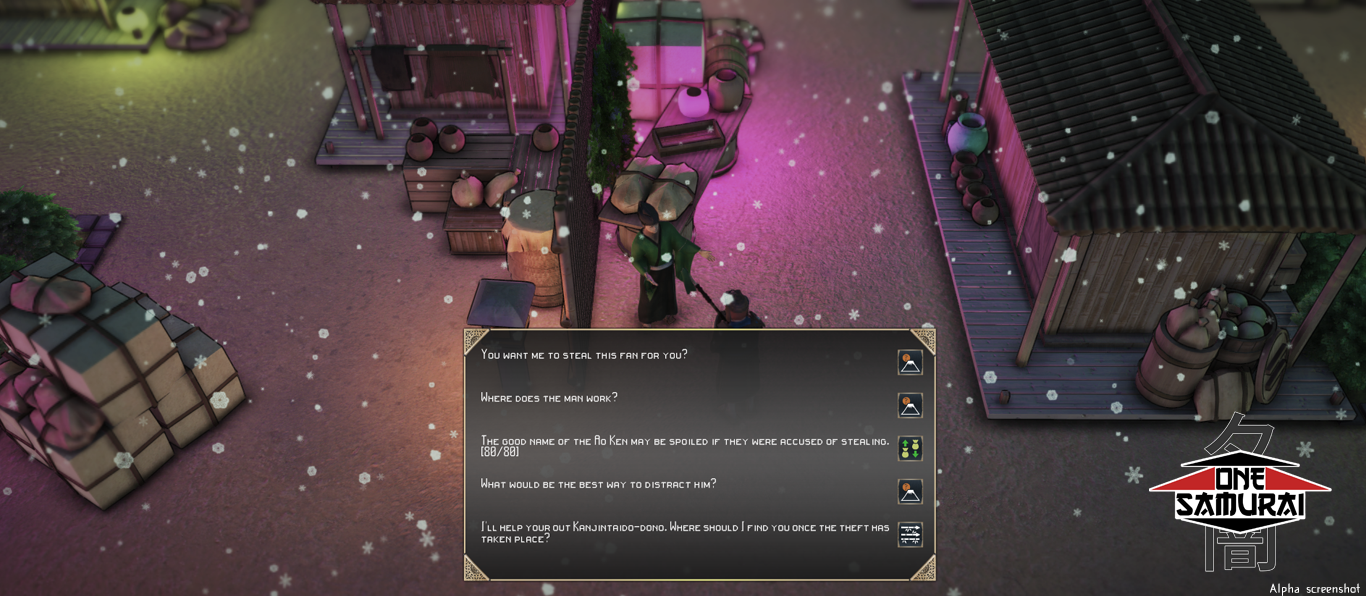Click the arrows icon beside the help reply
This screenshot has height=596, width=1366.
[x=910, y=535]
